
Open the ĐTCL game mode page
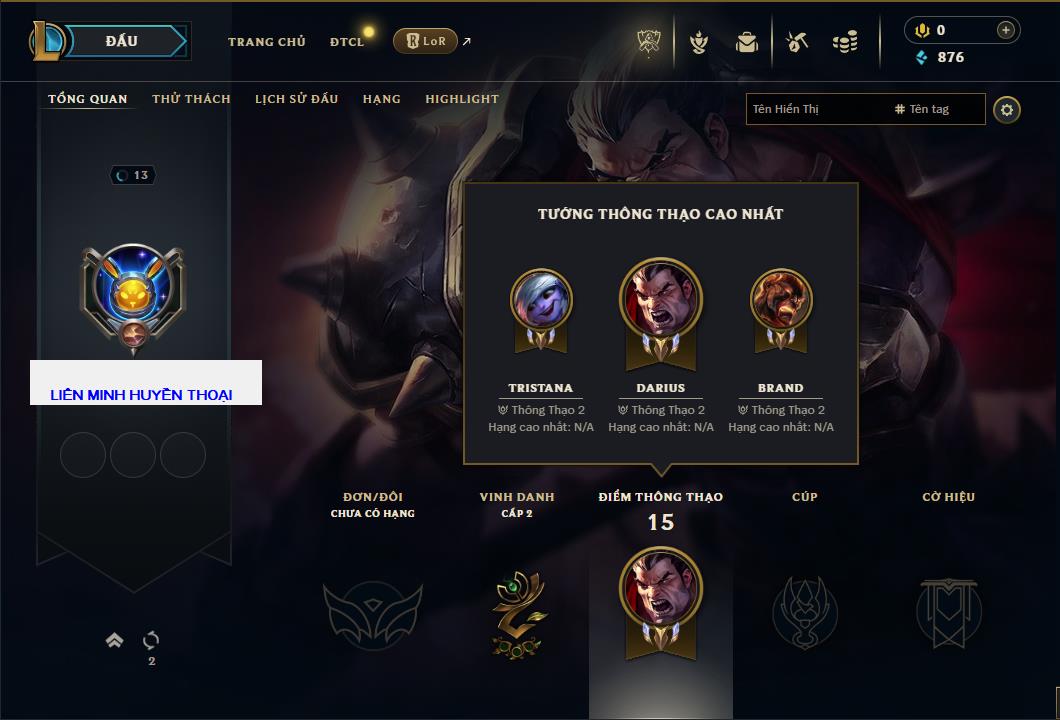[x=347, y=42]
